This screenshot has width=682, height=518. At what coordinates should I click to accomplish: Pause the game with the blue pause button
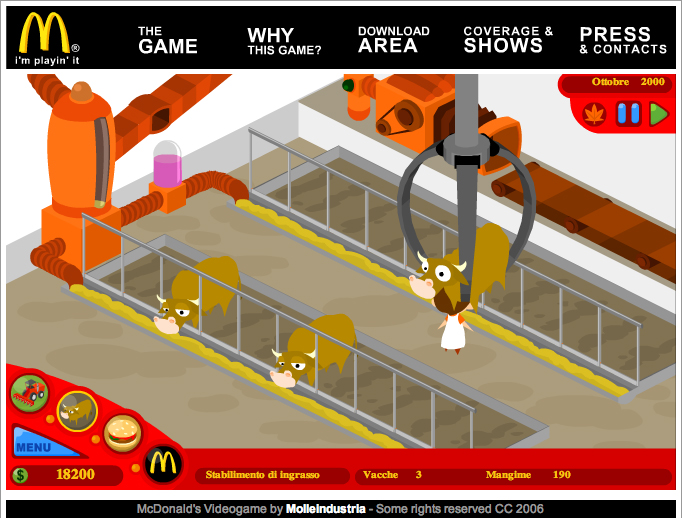(628, 114)
